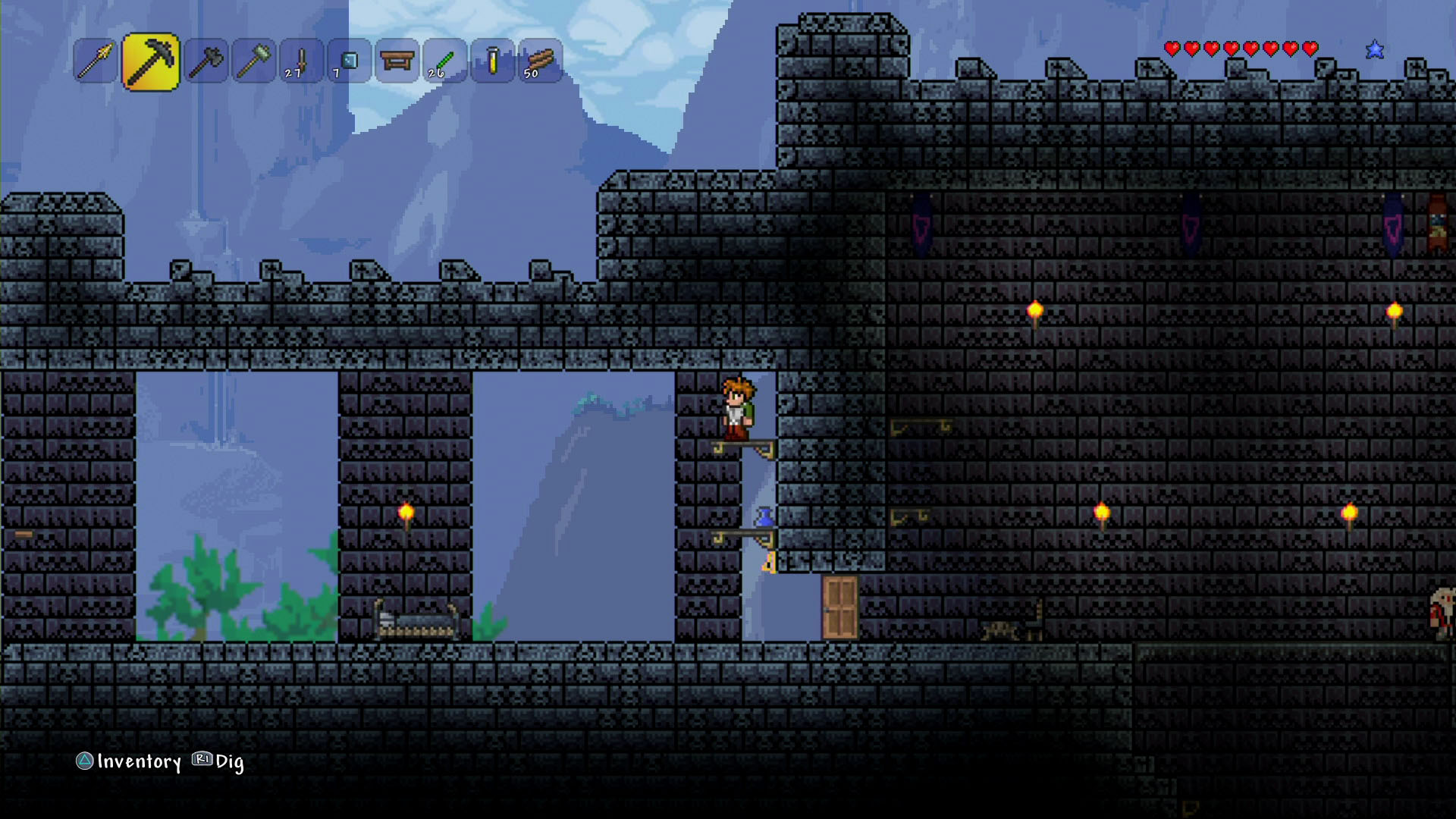Choose the highlighted pickaxe slot
This screenshot has height=819, width=1456.
pos(150,61)
